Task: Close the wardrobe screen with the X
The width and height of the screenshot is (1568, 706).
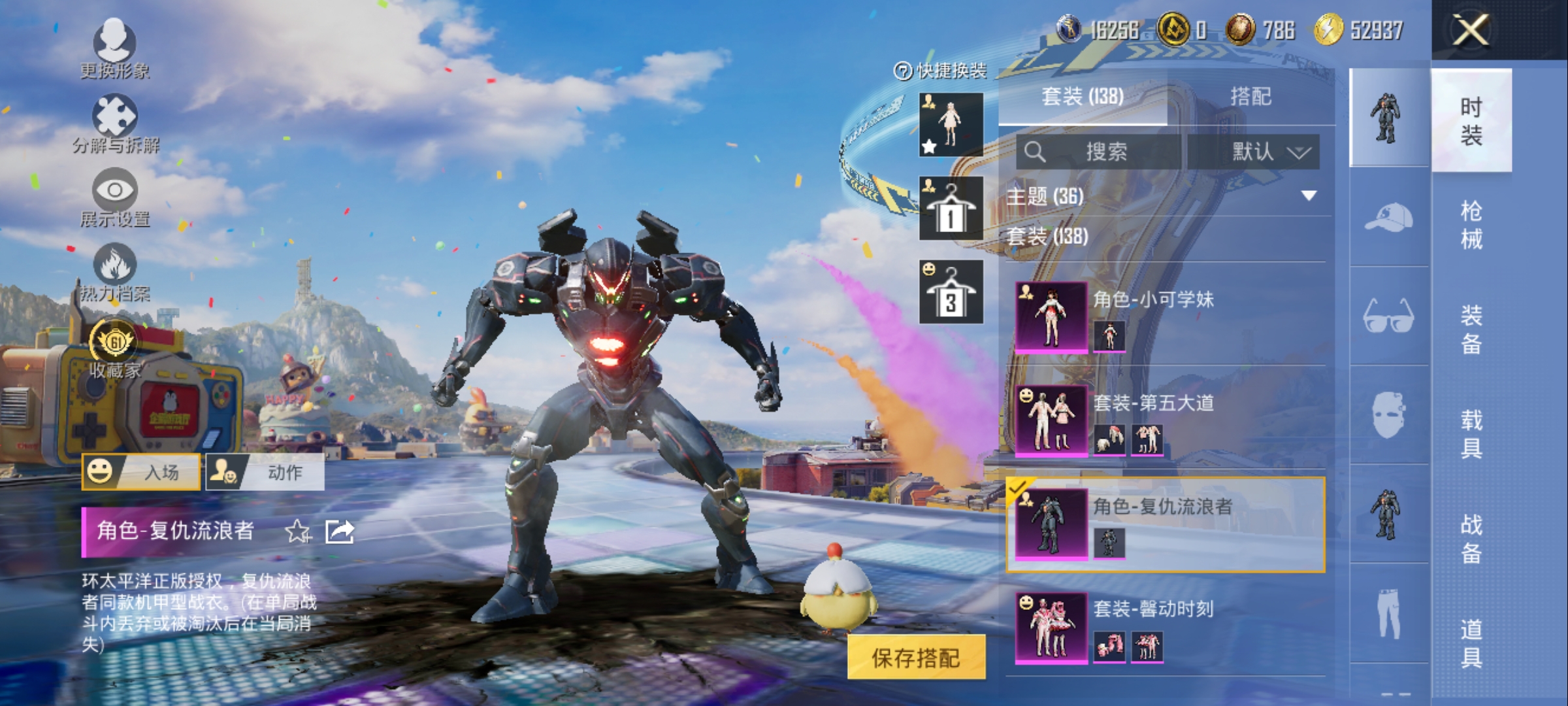Action: point(1470,30)
